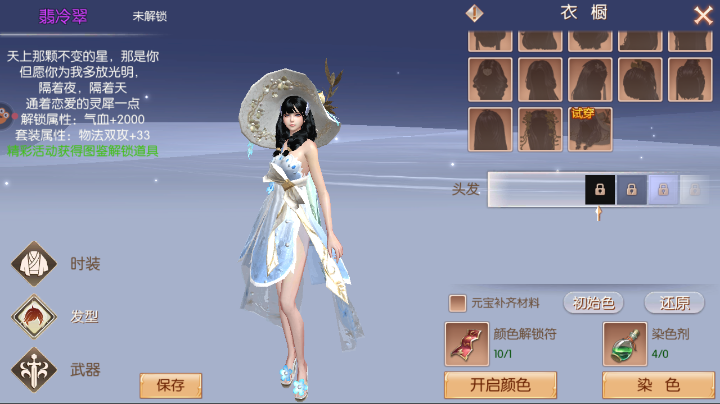
Task: Apply dye with the 染色 button
Action: [x=658, y=385]
